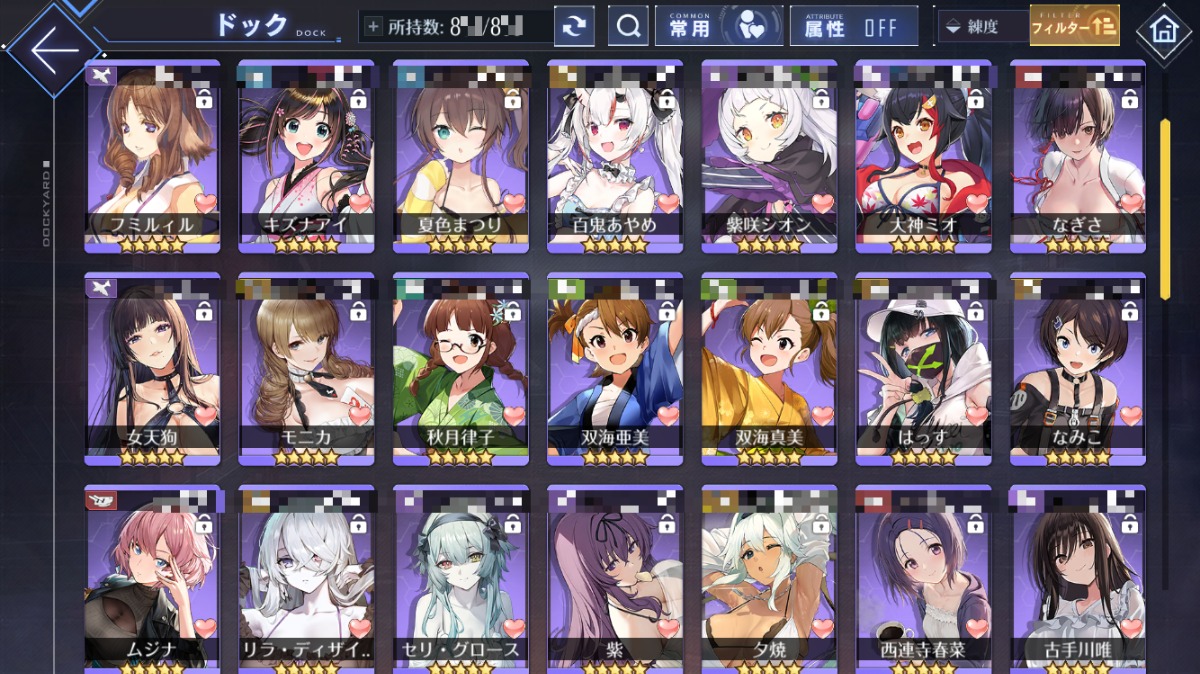Image resolution: width=1200 pixels, height=674 pixels.
Task: Toggle the 属性 attribute display
Action: tap(853, 26)
